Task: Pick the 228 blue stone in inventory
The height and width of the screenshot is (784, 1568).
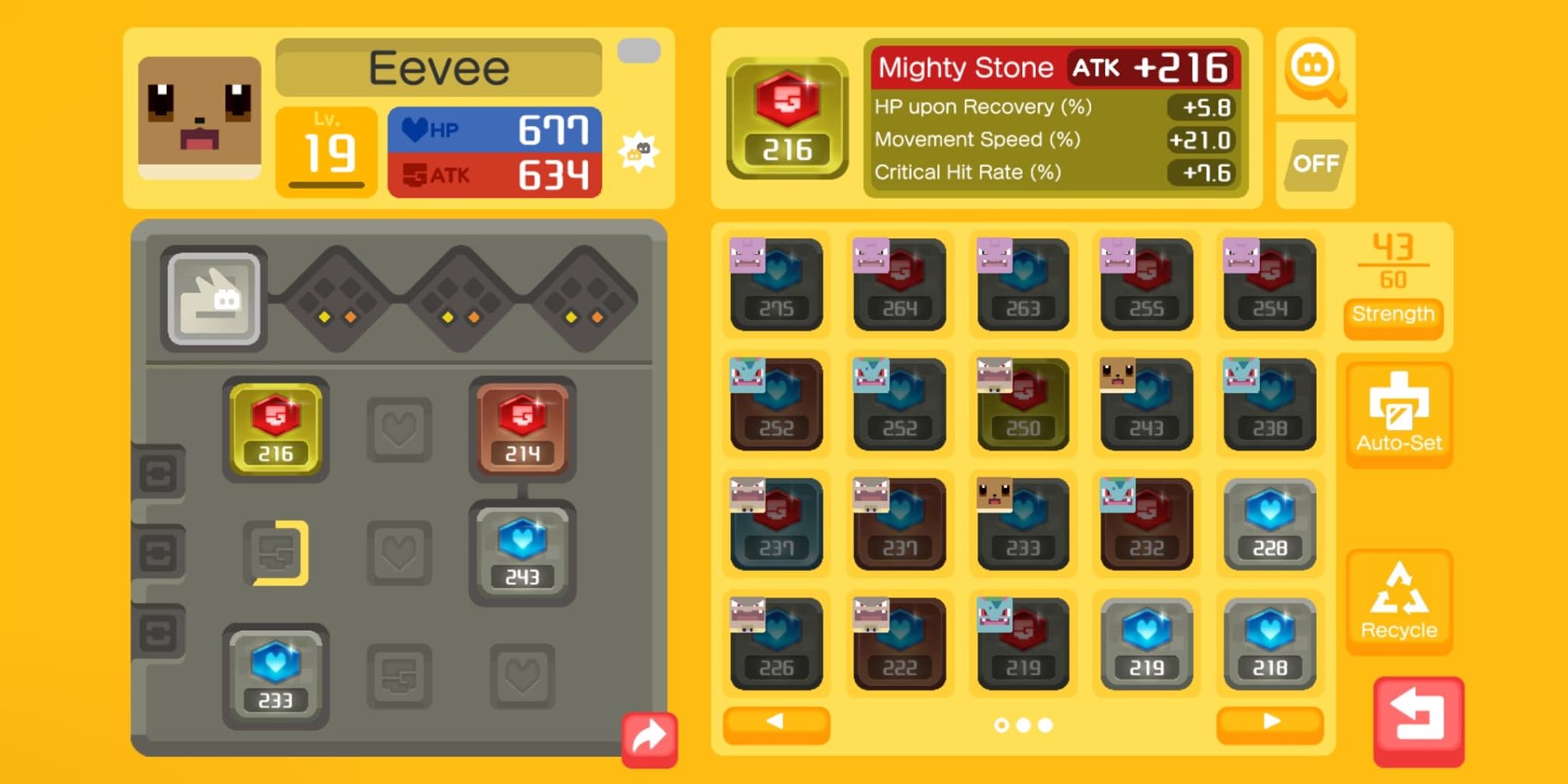Action: point(1269,524)
